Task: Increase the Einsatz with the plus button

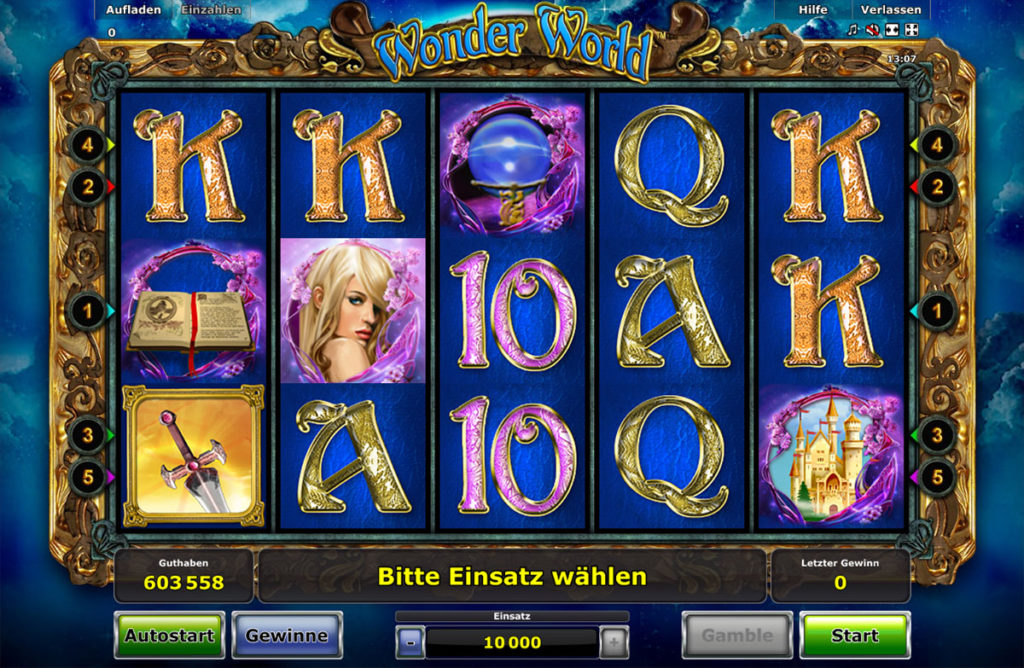Action: 614,642
